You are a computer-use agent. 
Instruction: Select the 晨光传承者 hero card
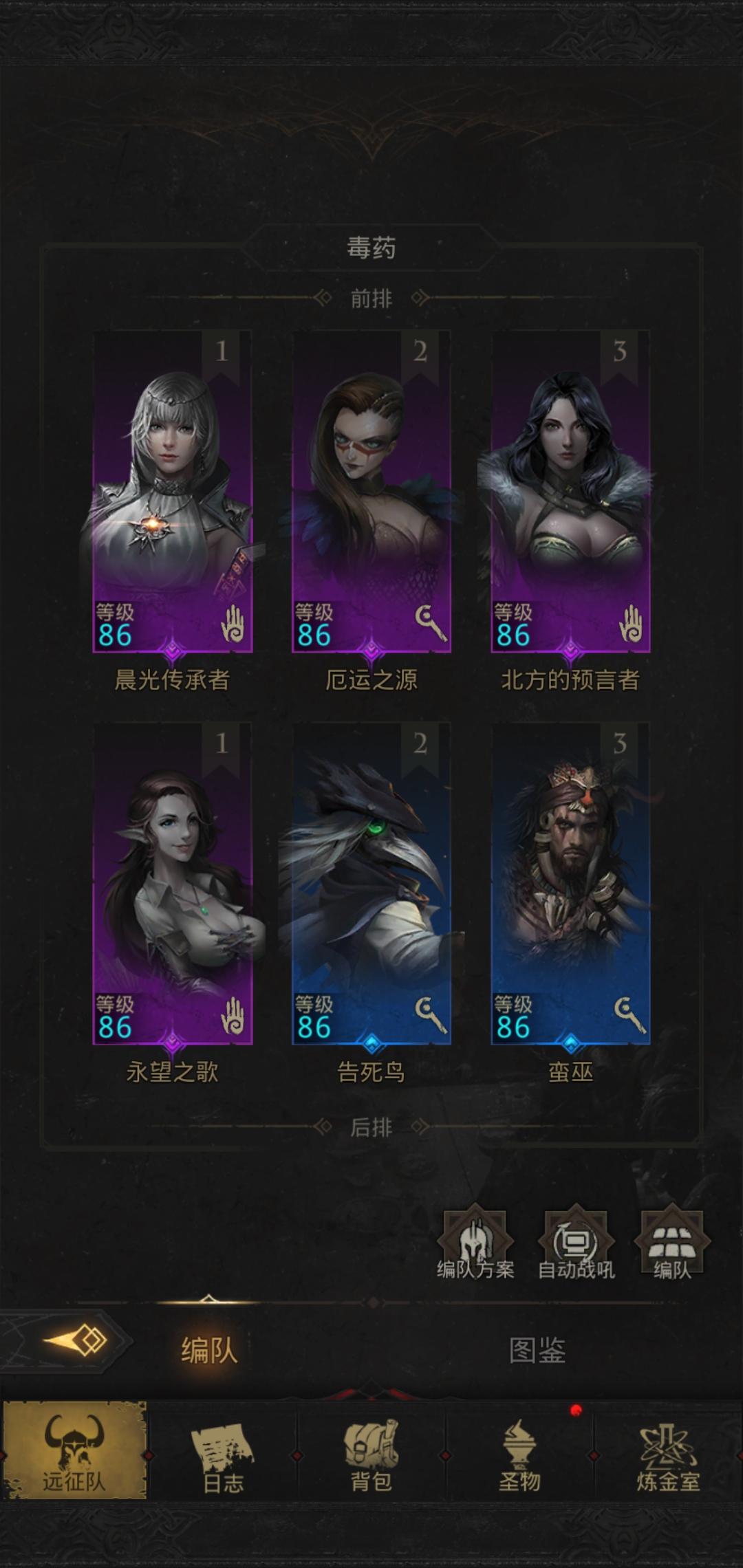(173, 492)
